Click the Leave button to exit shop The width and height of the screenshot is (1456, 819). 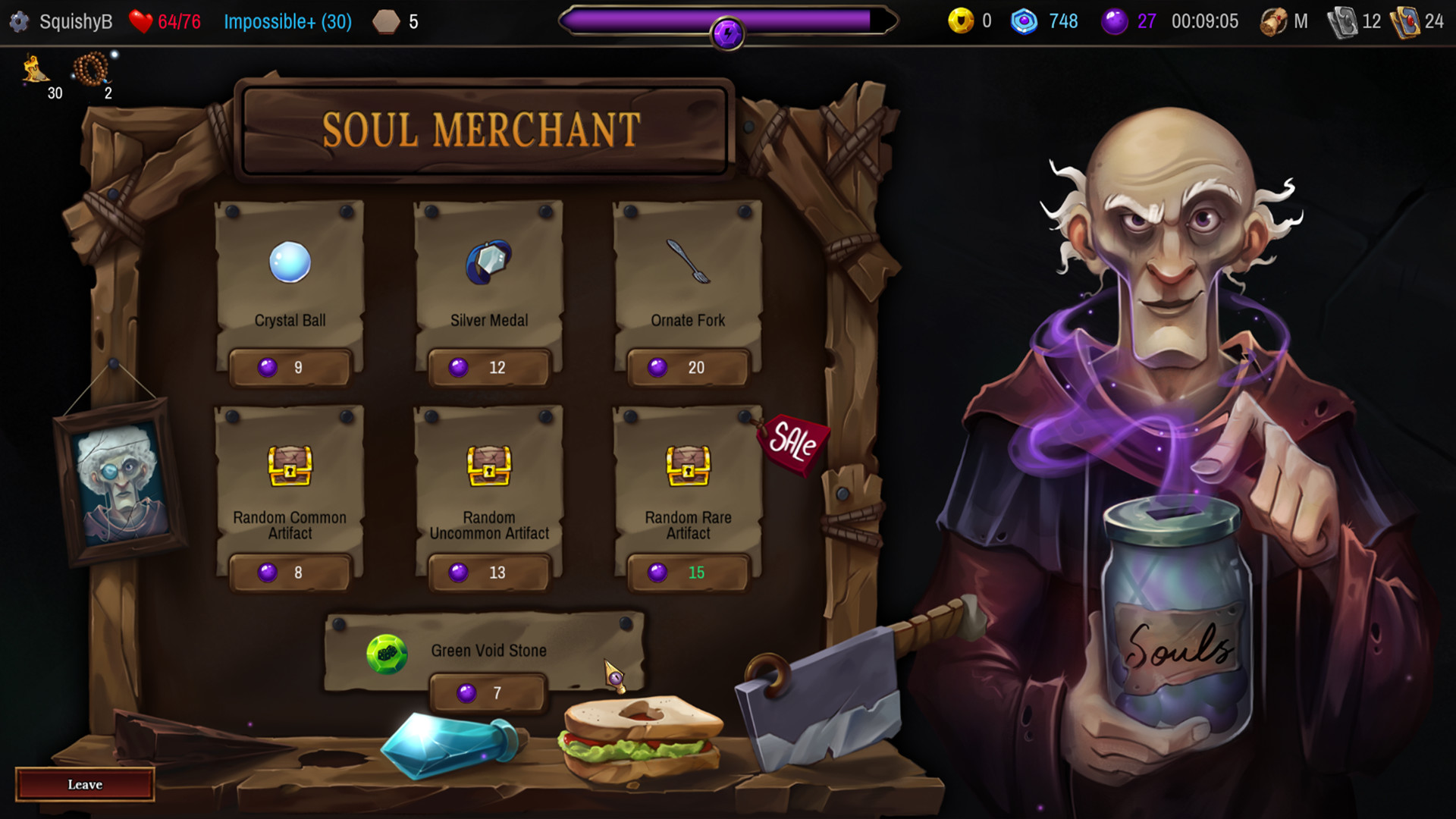pyautogui.click(x=84, y=784)
